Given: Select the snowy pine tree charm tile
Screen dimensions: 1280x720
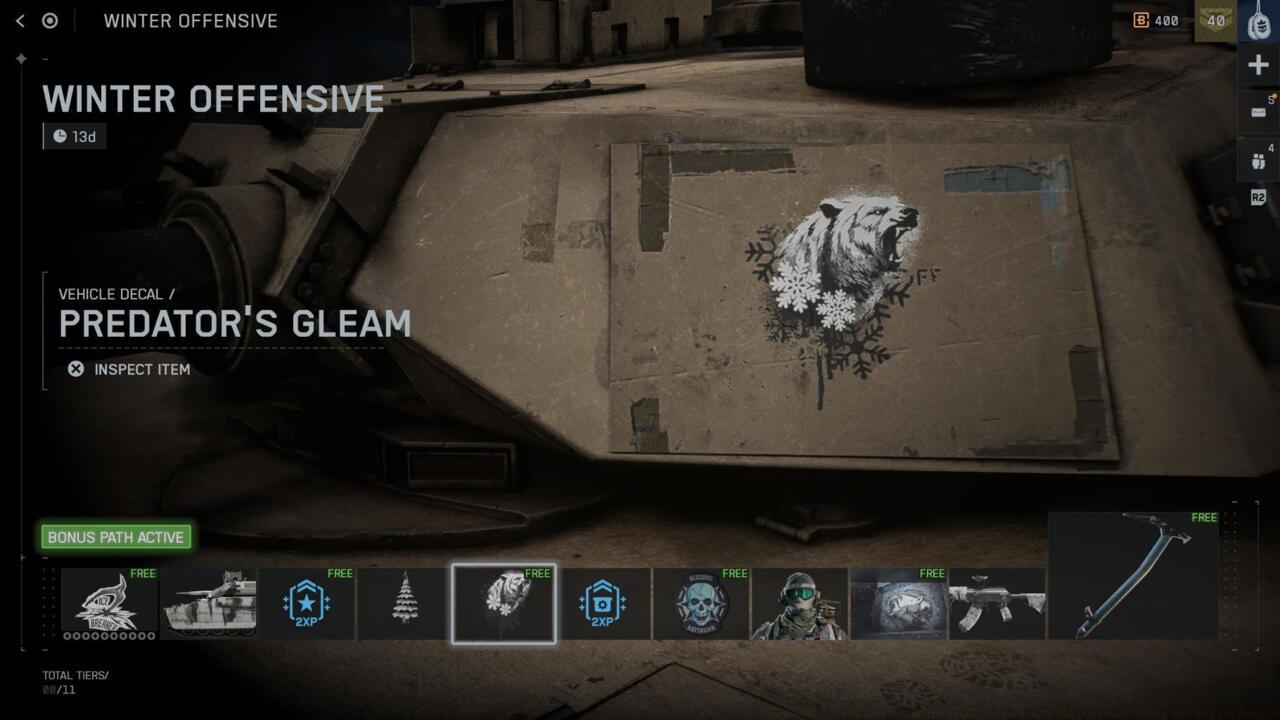Looking at the screenshot, I should [404, 603].
